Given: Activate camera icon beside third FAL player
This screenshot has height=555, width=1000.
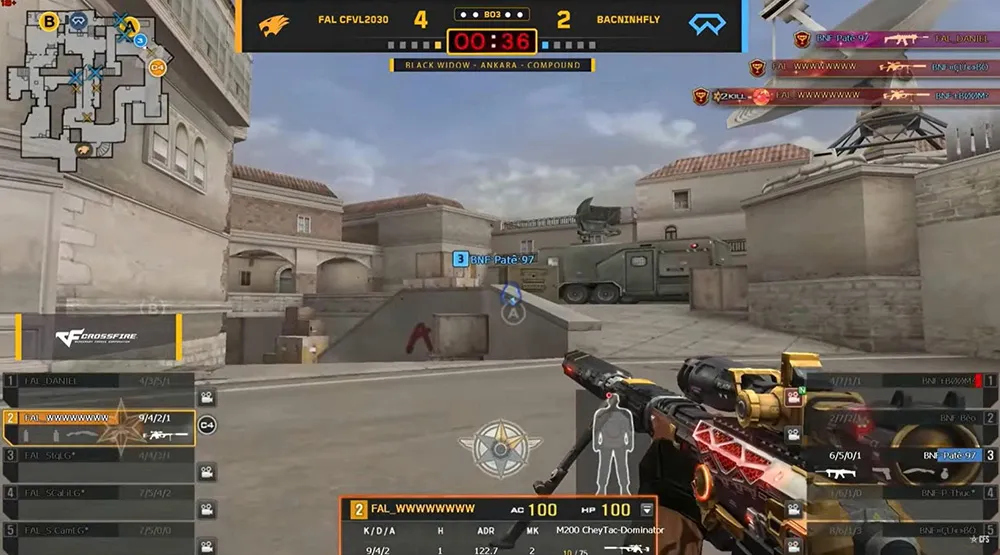Looking at the screenshot, I should 207,472.
